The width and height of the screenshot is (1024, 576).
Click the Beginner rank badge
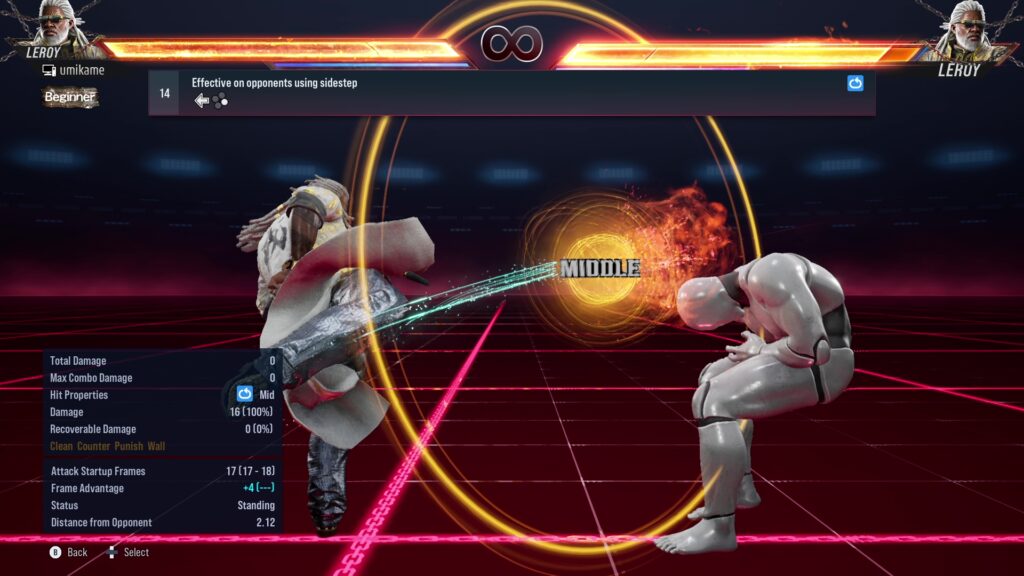(69, 97)
